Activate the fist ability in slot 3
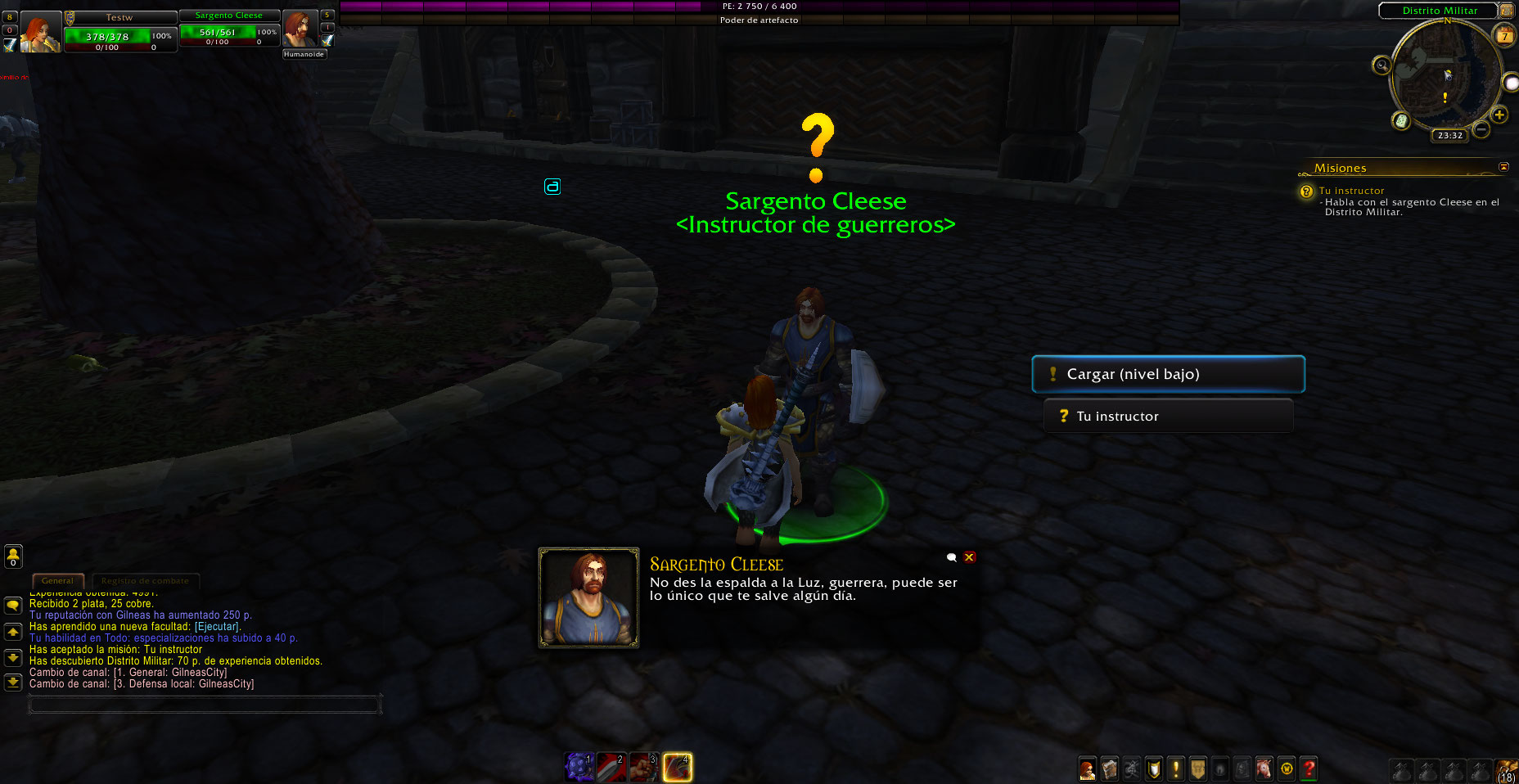1519x784 pixels. [644, 767]
